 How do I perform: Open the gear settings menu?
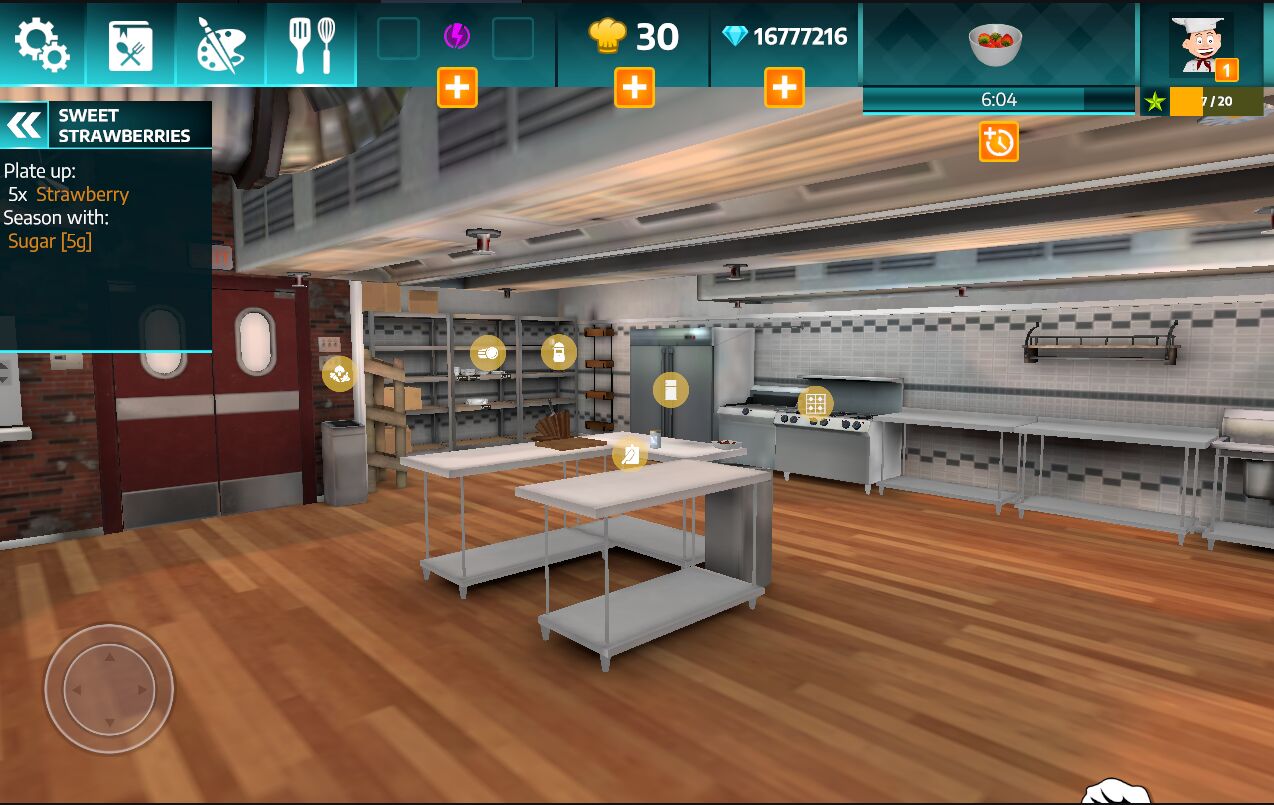[x=42, y=44]
